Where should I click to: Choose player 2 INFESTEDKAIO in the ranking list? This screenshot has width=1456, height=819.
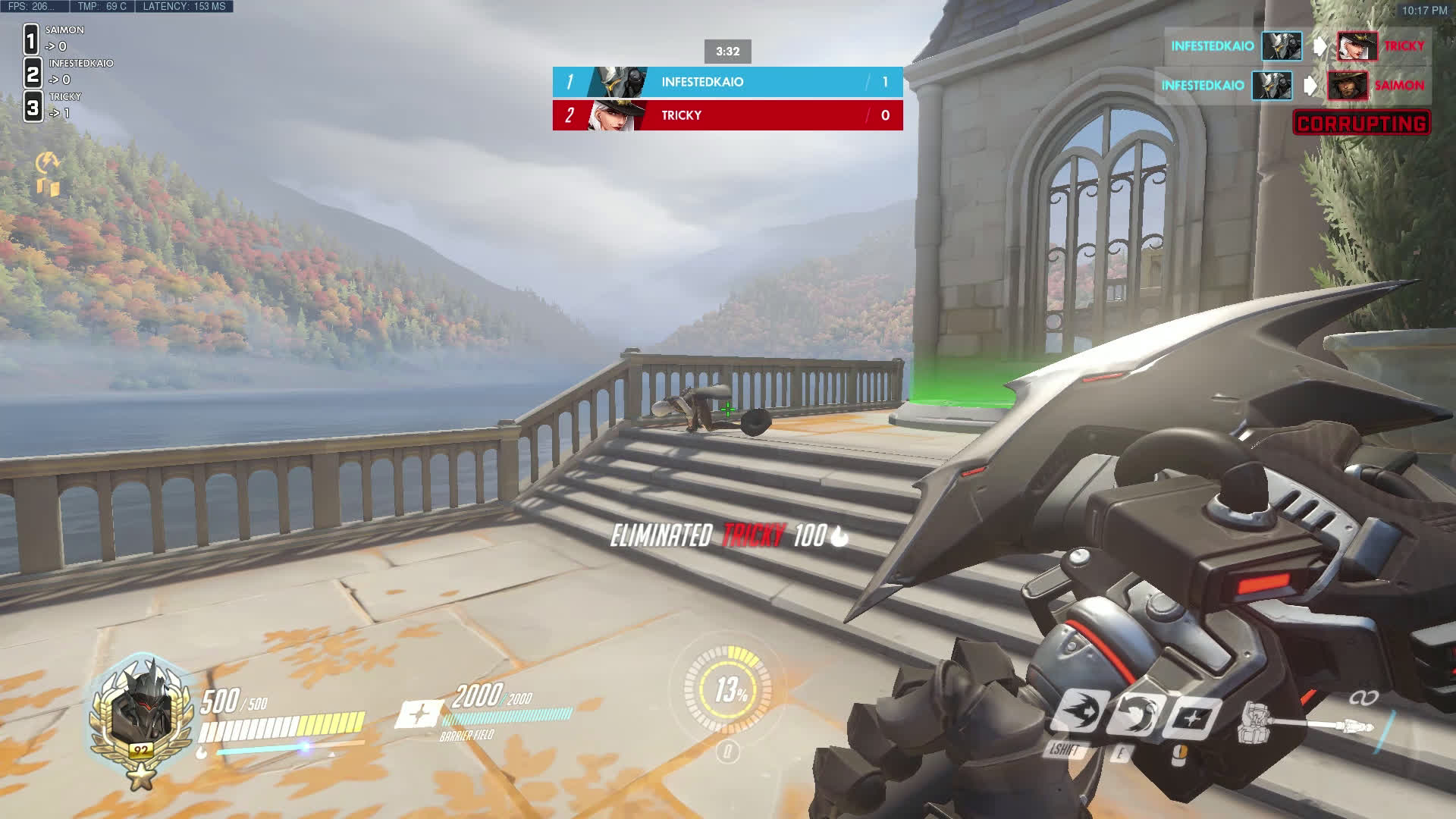(x=68, y=71)
